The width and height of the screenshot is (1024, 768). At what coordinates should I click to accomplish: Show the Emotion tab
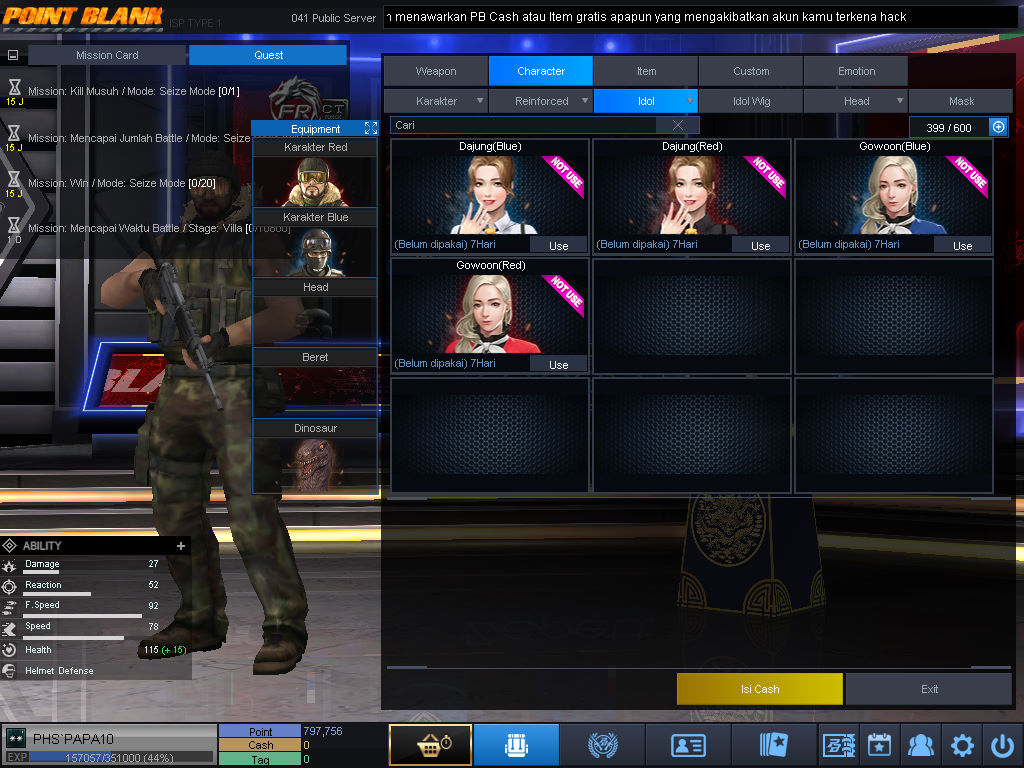pos(856,71)
